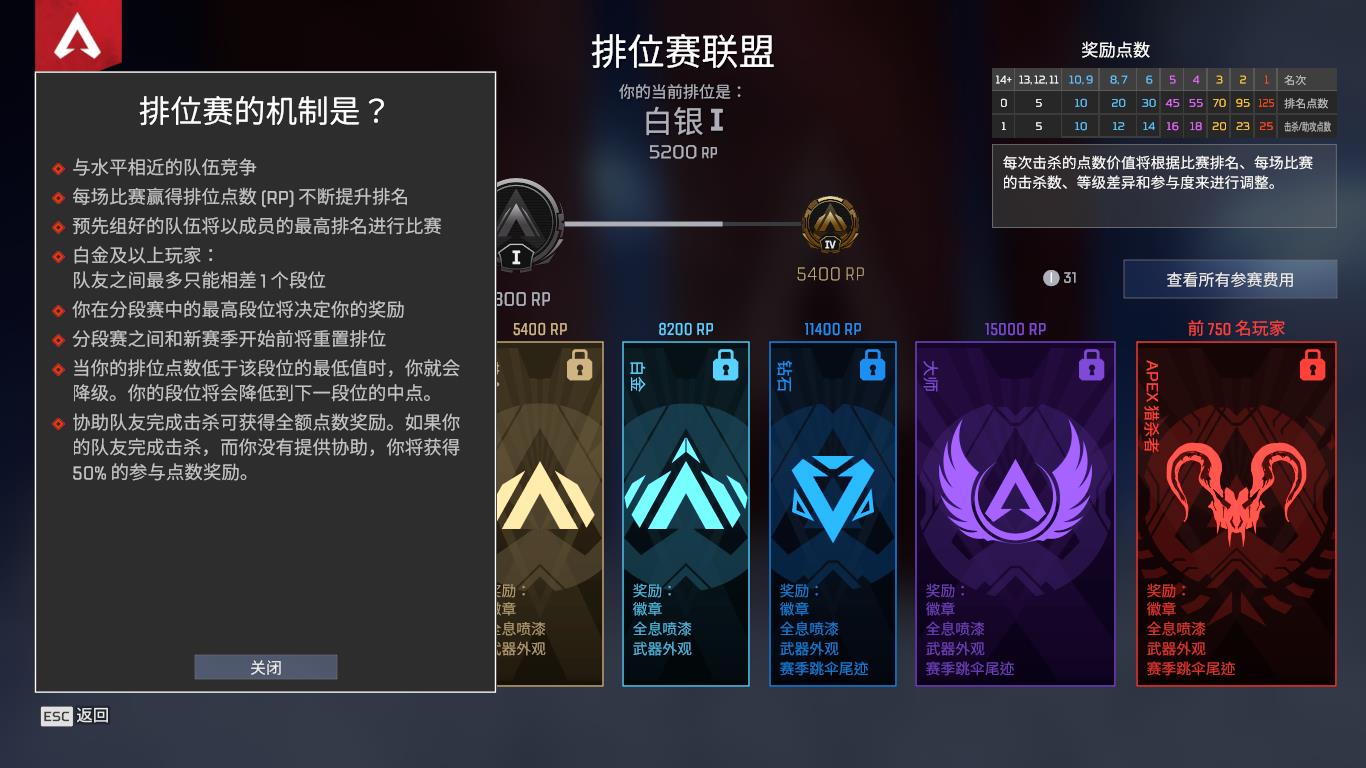Click the lock icon on the 钻石 card

[871, 366]
